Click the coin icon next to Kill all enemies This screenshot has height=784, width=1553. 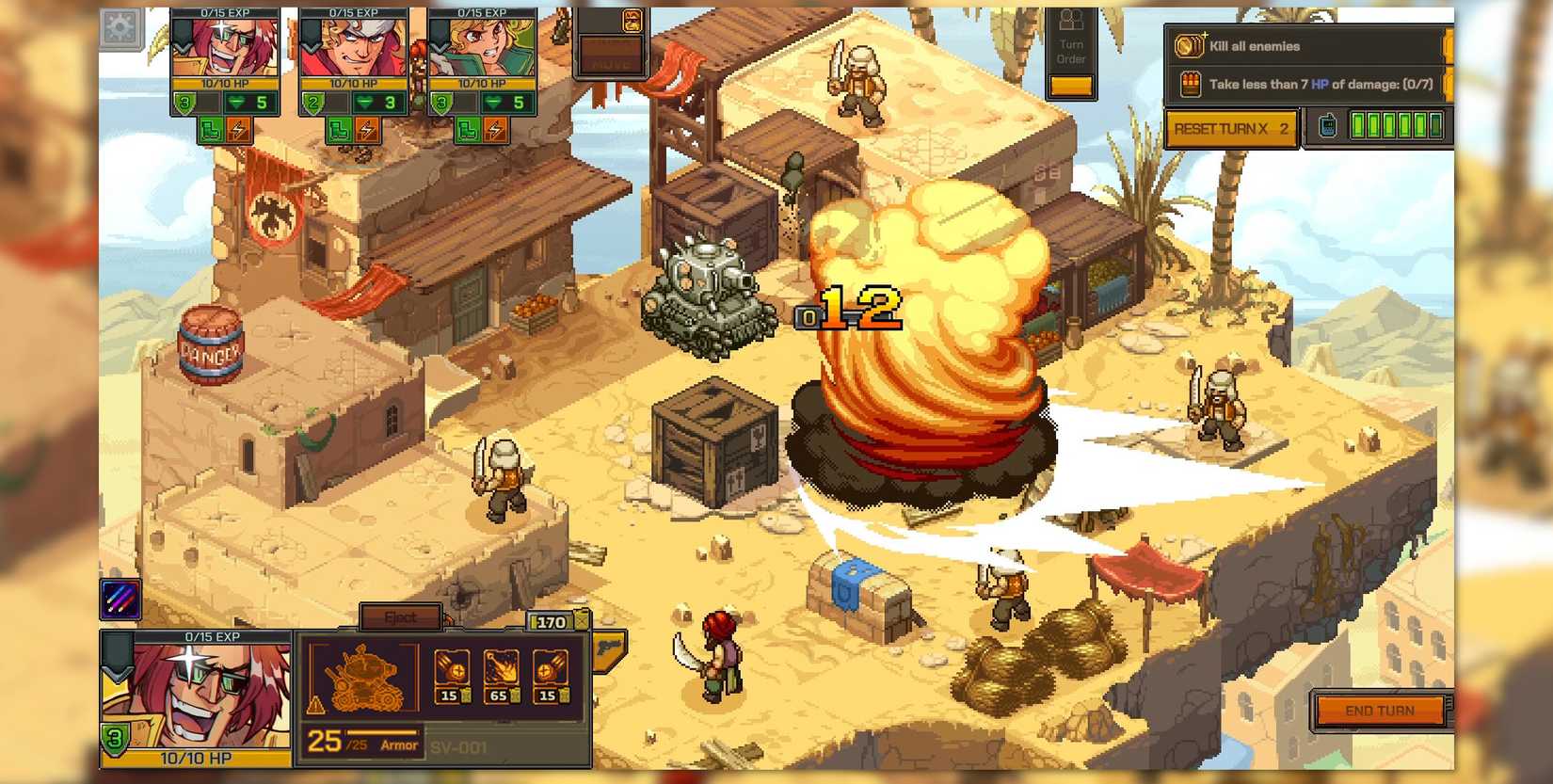pyautogui.click(x=1189, y=46)
